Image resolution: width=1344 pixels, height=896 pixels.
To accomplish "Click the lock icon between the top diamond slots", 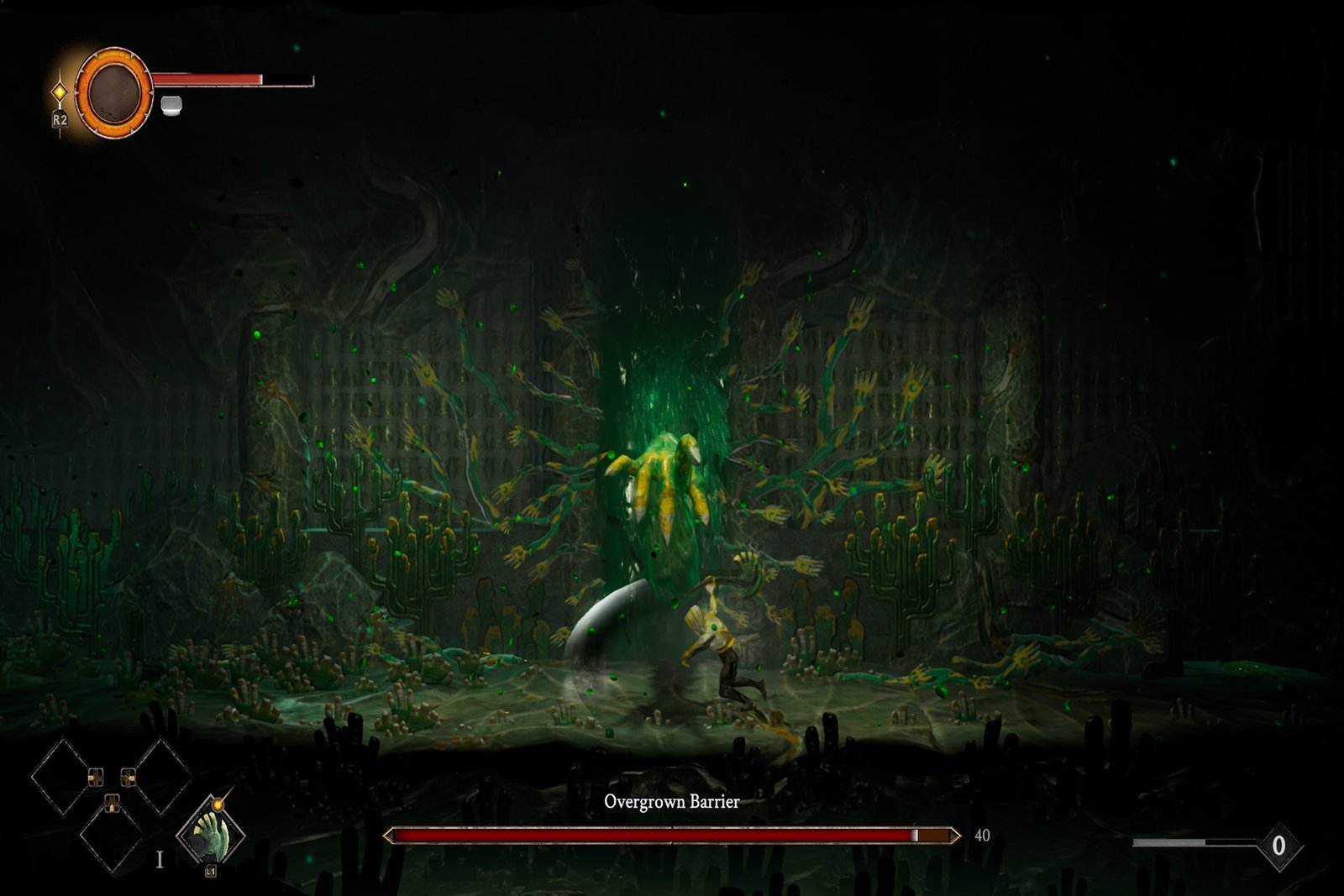I will point(97,776).
